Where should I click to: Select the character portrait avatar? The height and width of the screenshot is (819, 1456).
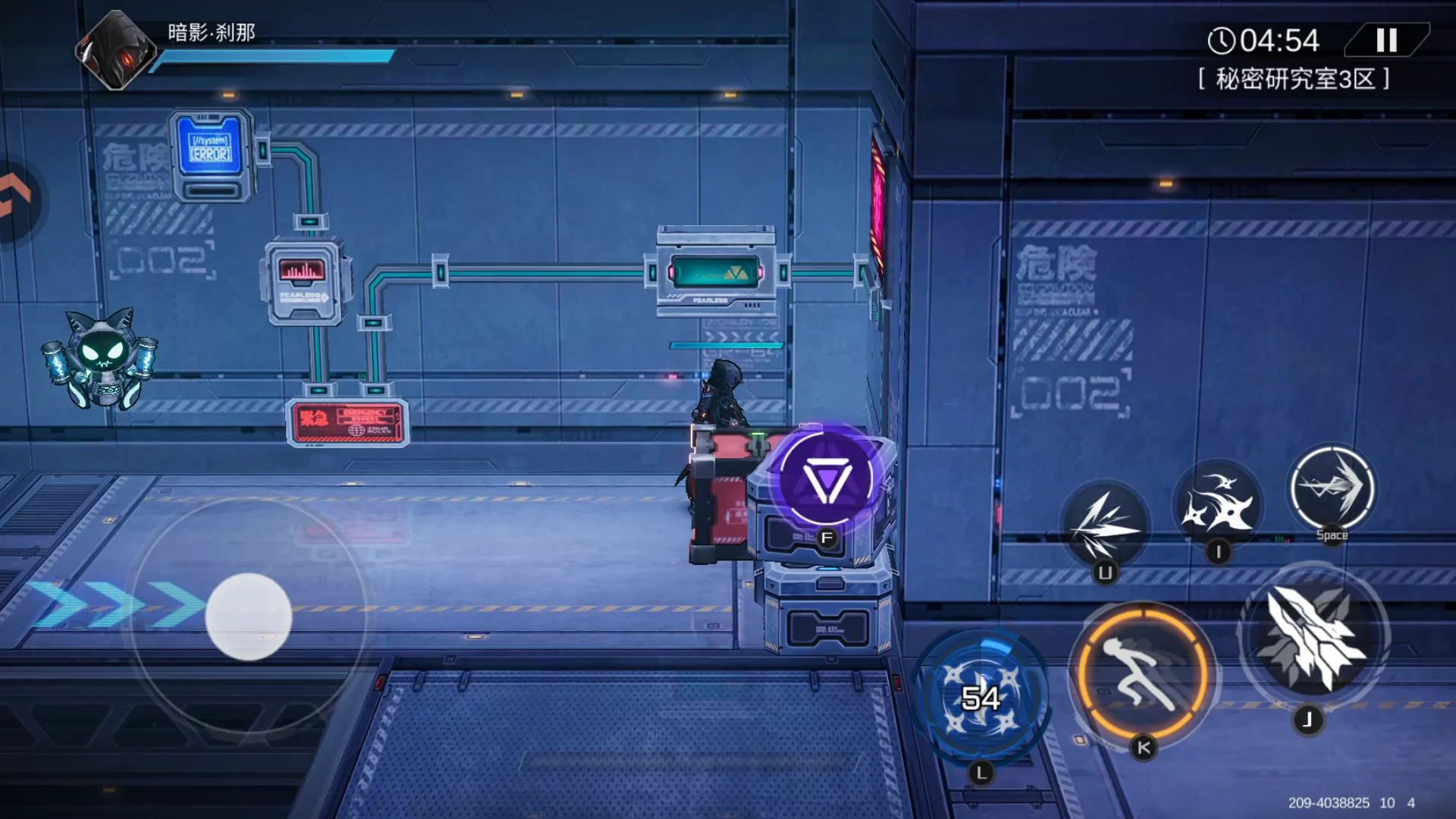click(x=116, y=50)
